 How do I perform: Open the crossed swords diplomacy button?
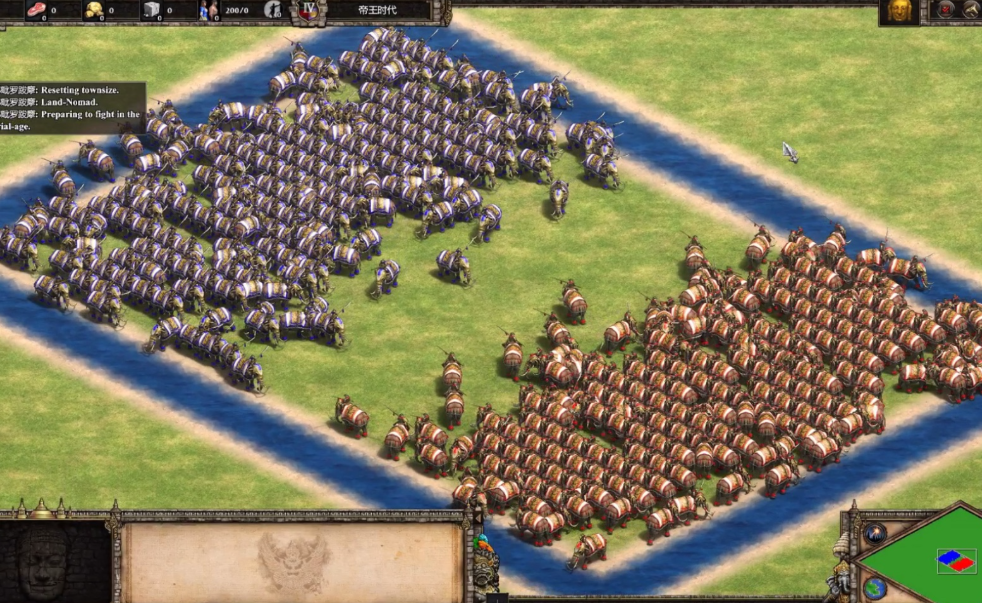(x=971, y=10)
